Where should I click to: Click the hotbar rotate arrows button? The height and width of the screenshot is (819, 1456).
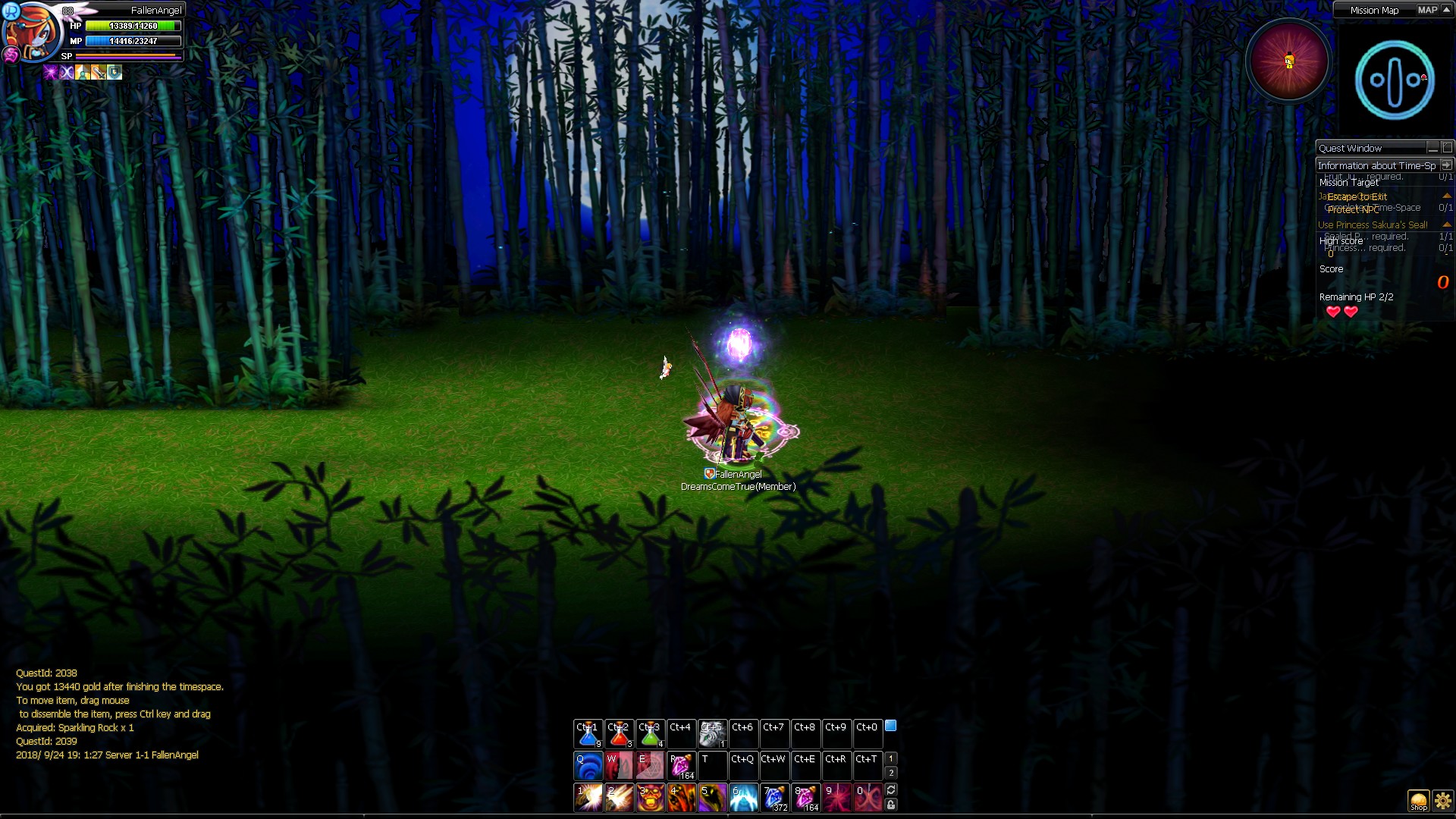[x=891, y=790]
